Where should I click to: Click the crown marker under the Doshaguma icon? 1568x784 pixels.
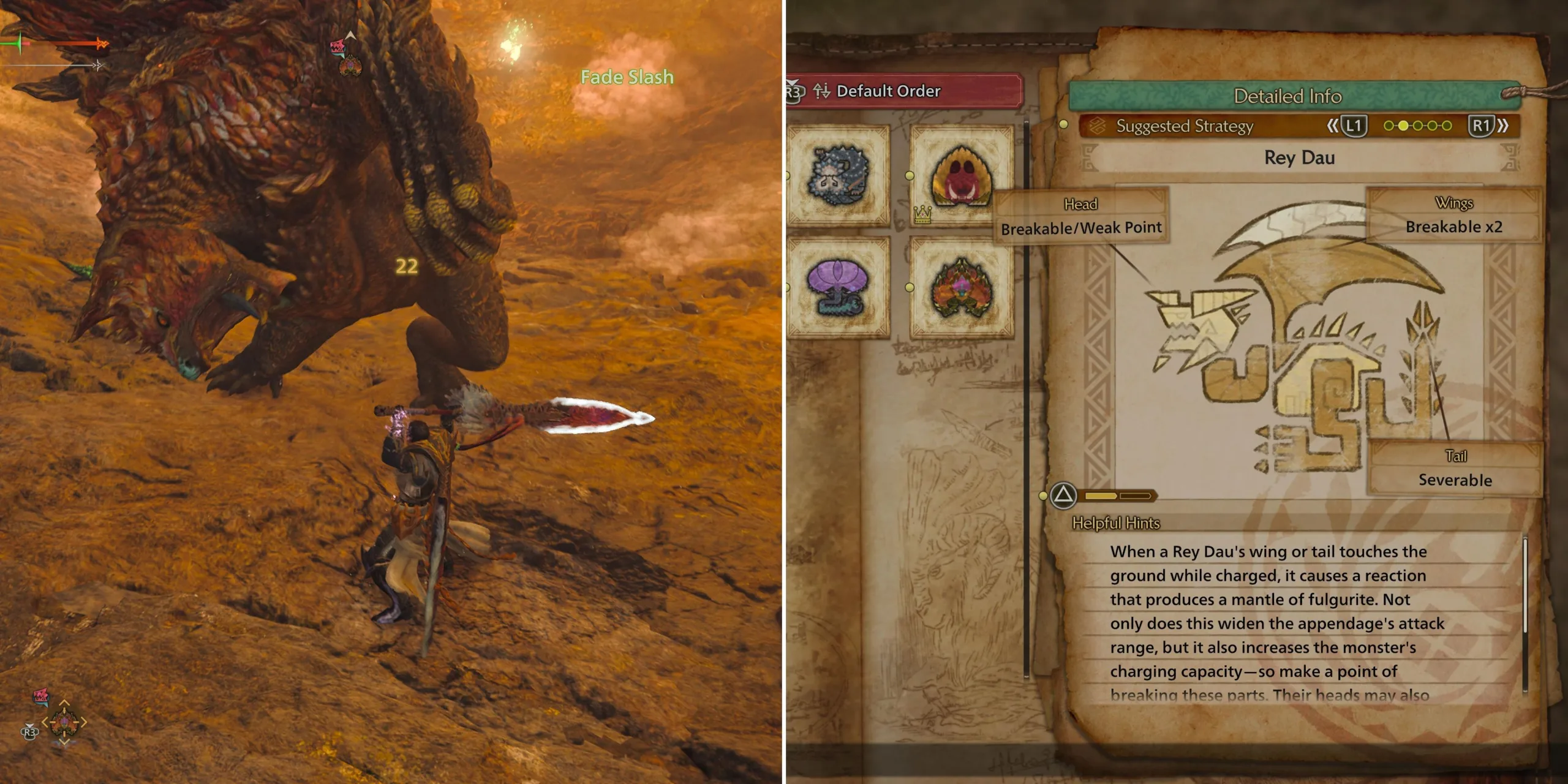click(922, 215)
